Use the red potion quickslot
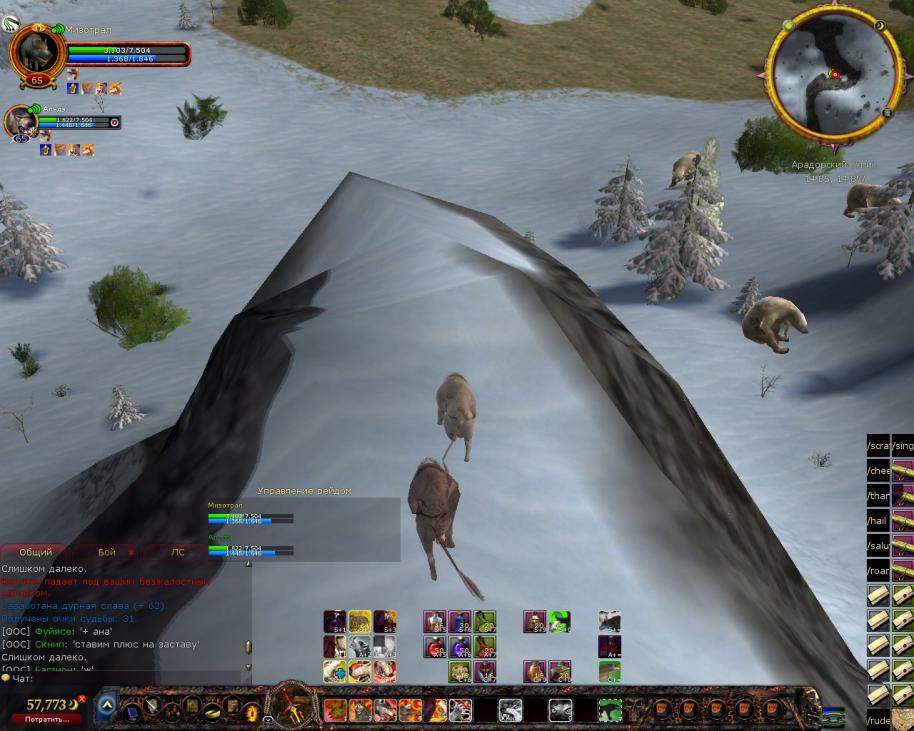914x731 pixels. coord(434,647)
